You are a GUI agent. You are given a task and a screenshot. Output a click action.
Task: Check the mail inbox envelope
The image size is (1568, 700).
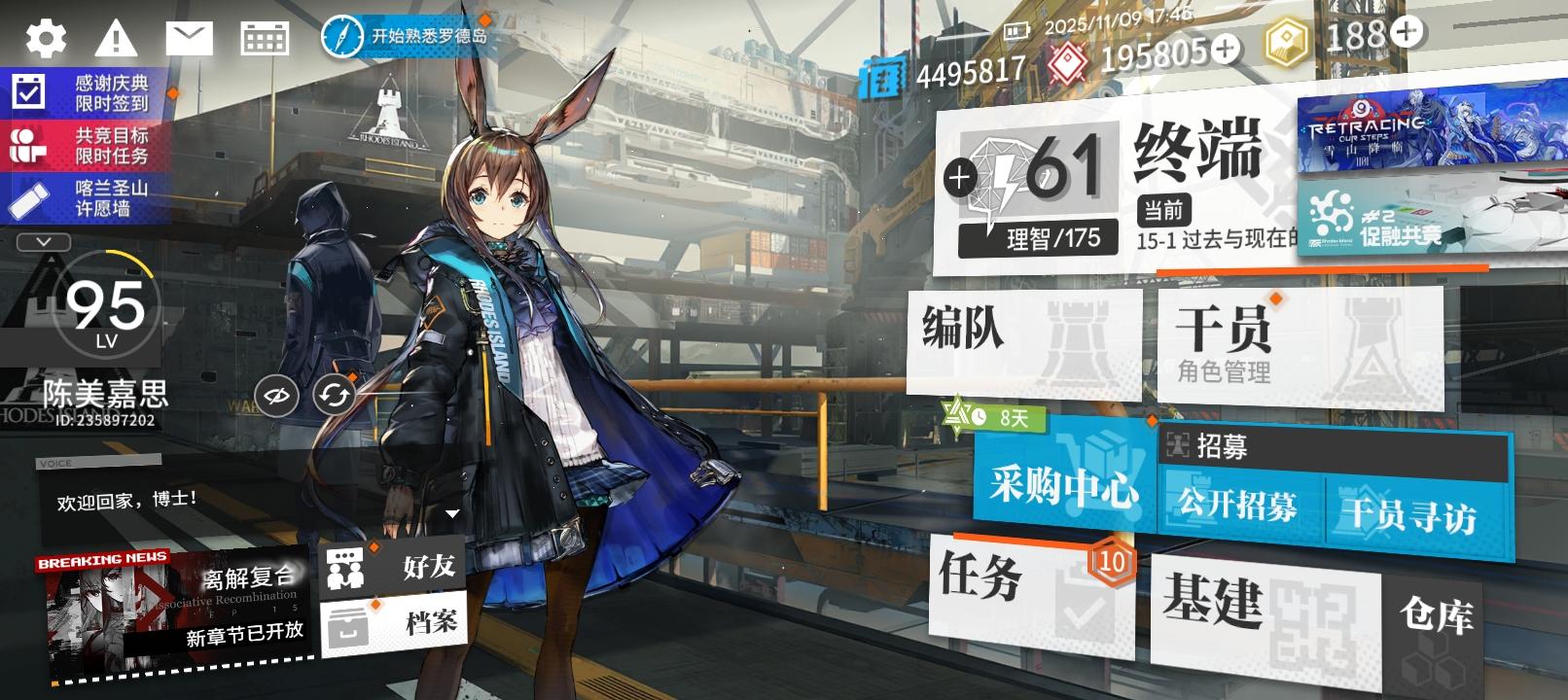tap(191, 37)
